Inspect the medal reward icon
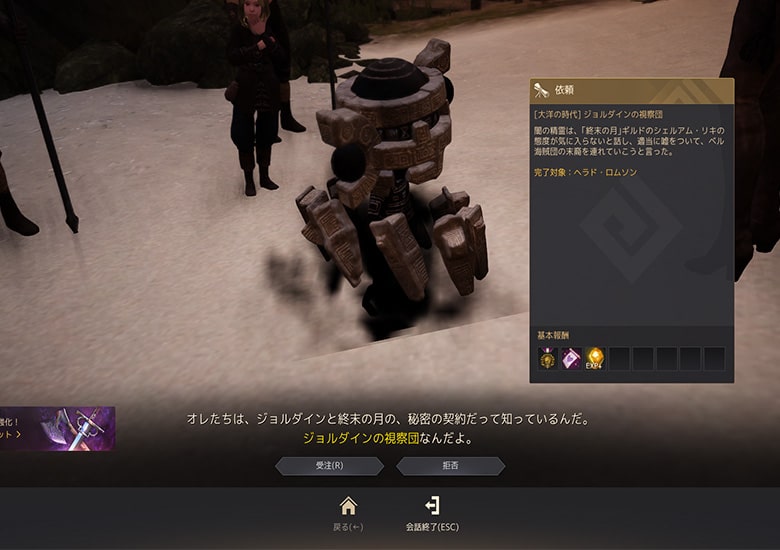Screen dimensions: 780x550 pyautogui.click(x=547, y=358)
